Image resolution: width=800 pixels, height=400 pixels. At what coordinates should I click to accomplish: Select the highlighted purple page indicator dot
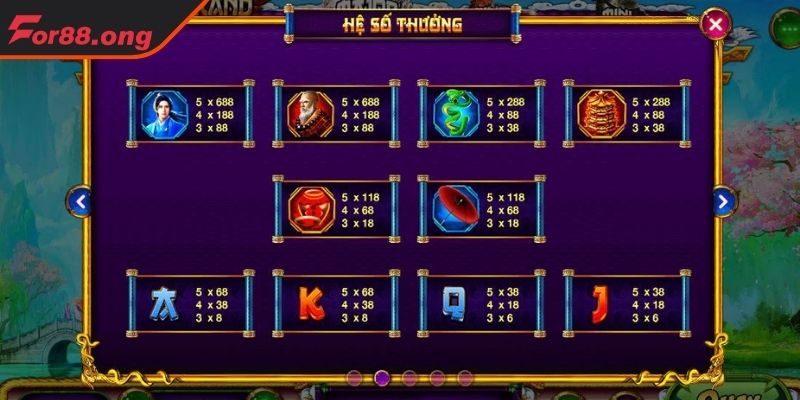click(x=381, y=378)
